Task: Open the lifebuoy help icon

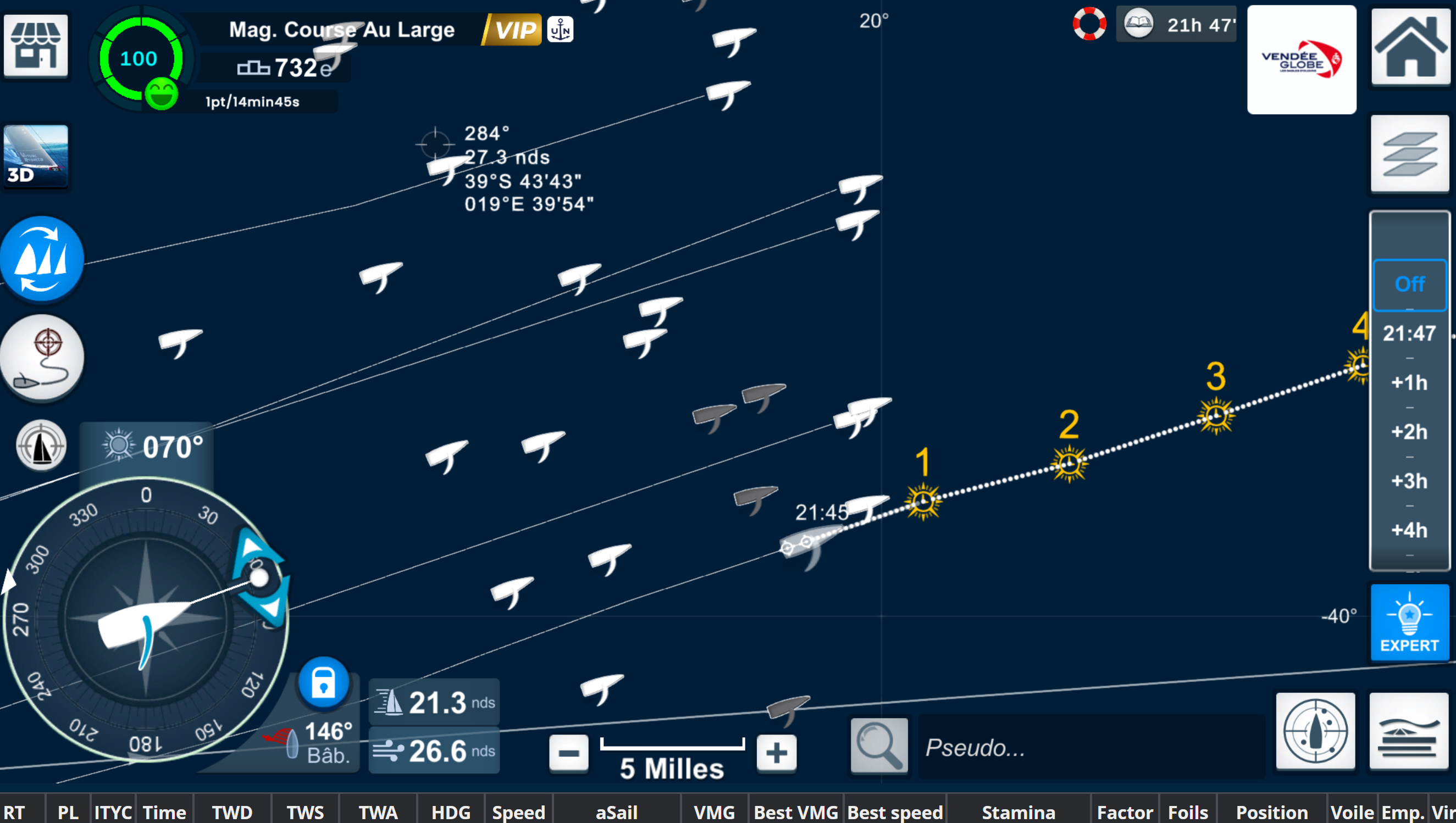Action: [1089, 24]
